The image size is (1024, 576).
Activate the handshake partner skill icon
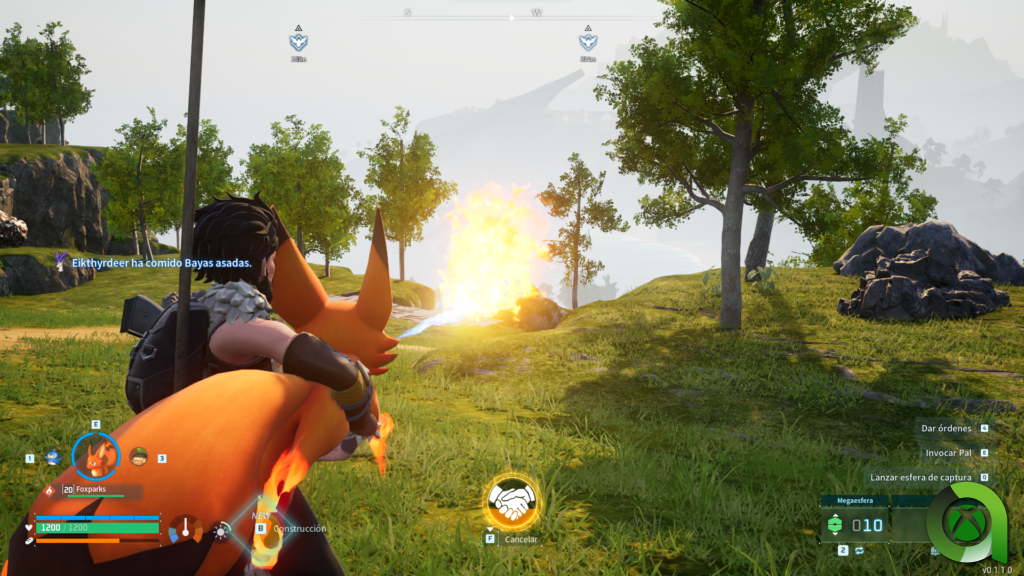click(512, 502)
